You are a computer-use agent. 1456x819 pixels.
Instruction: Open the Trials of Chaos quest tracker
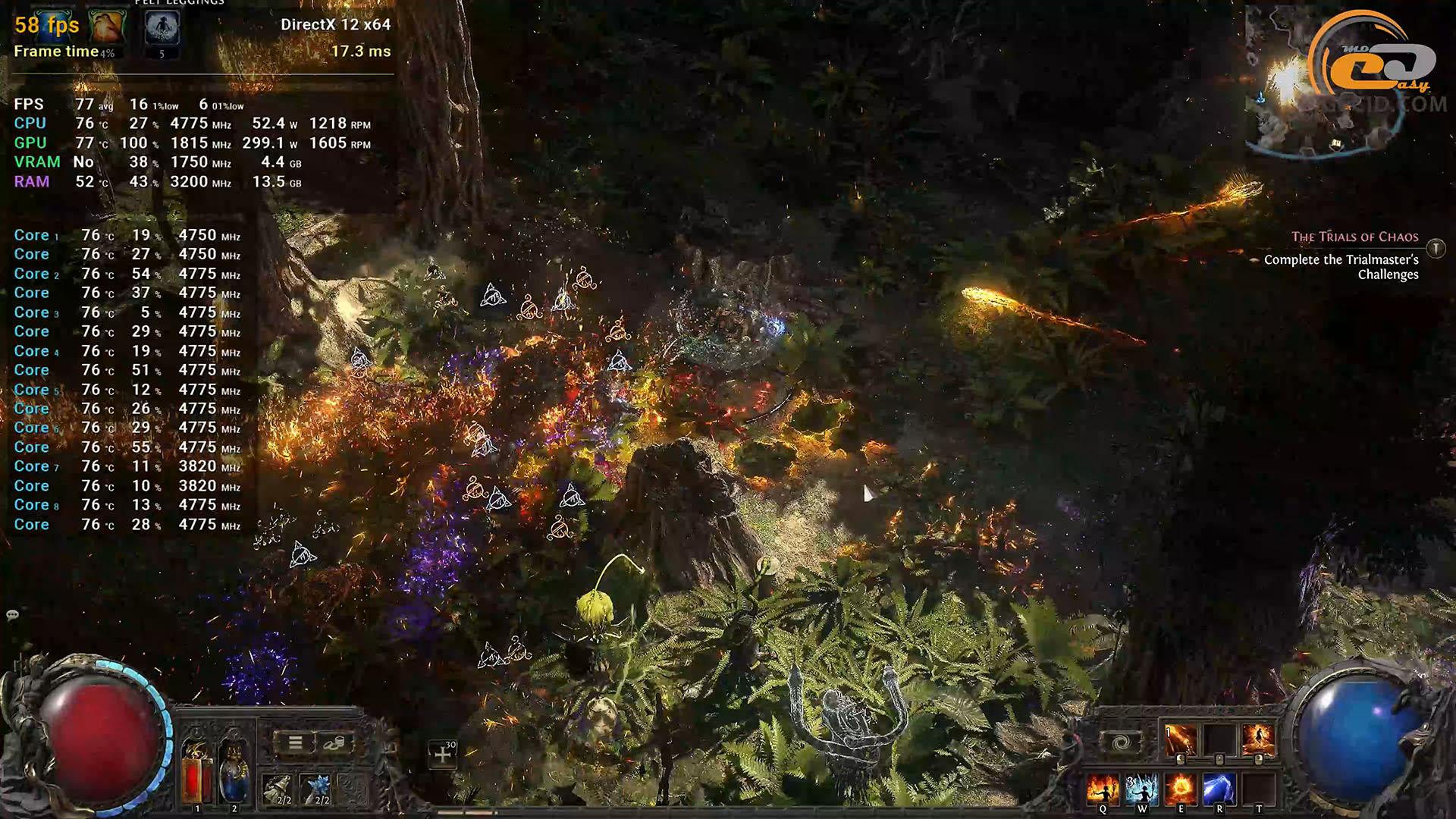(x=1354, y=237)
